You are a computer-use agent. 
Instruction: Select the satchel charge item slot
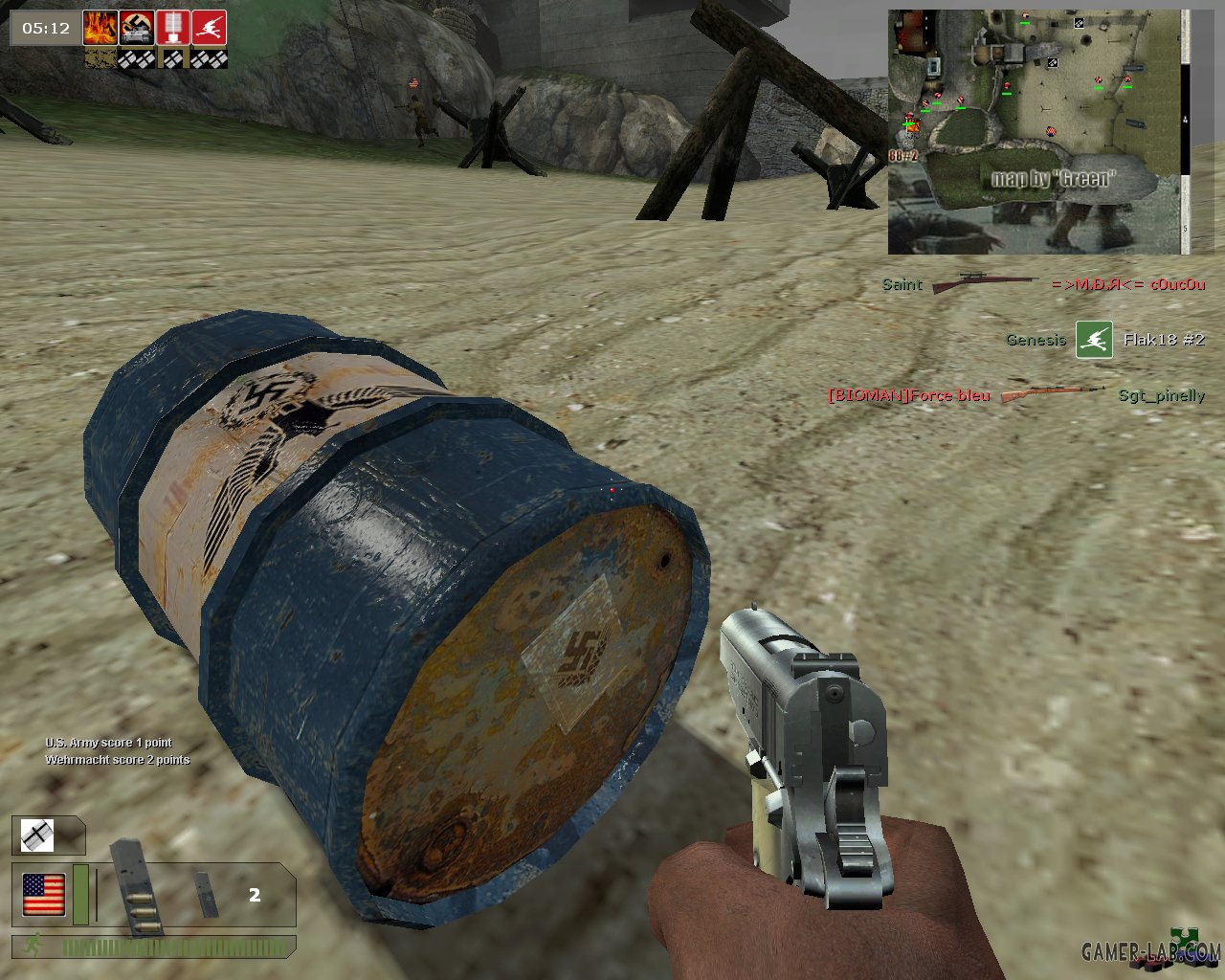tap(38, 836)
